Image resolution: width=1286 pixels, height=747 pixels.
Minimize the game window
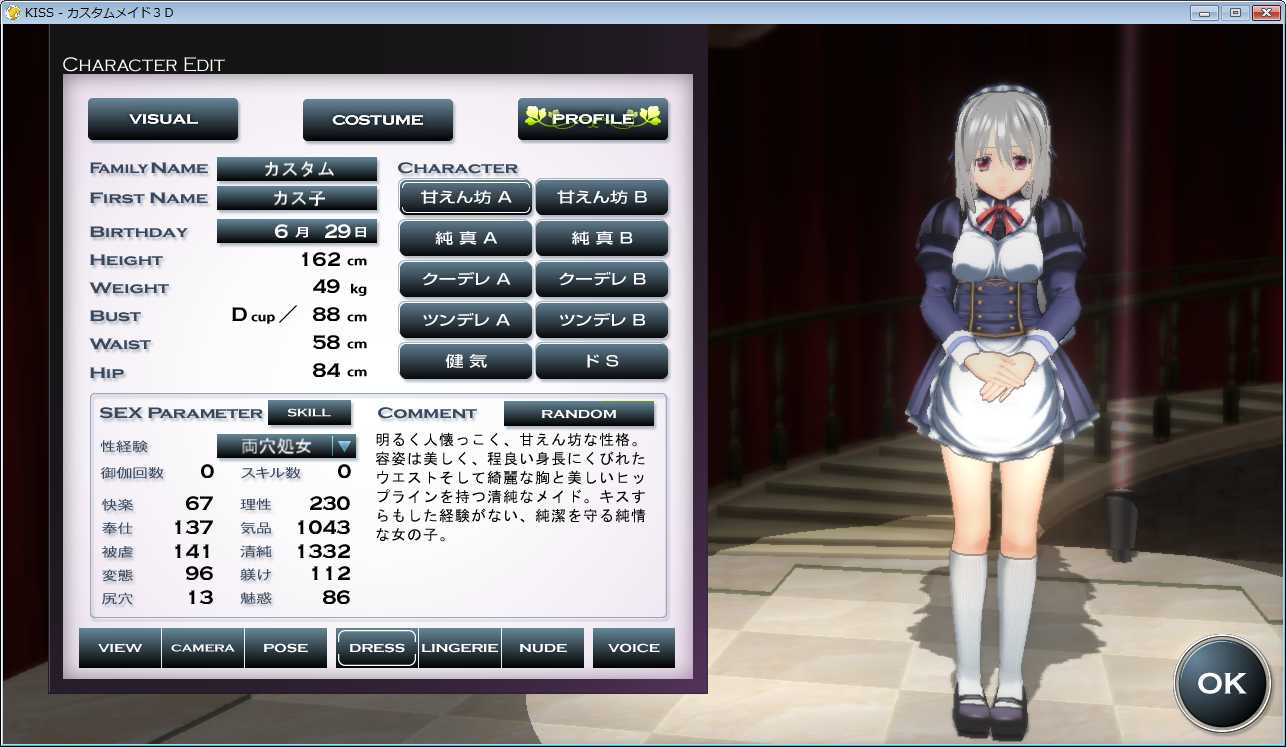pyautogui.click(x=1205, y=12)
